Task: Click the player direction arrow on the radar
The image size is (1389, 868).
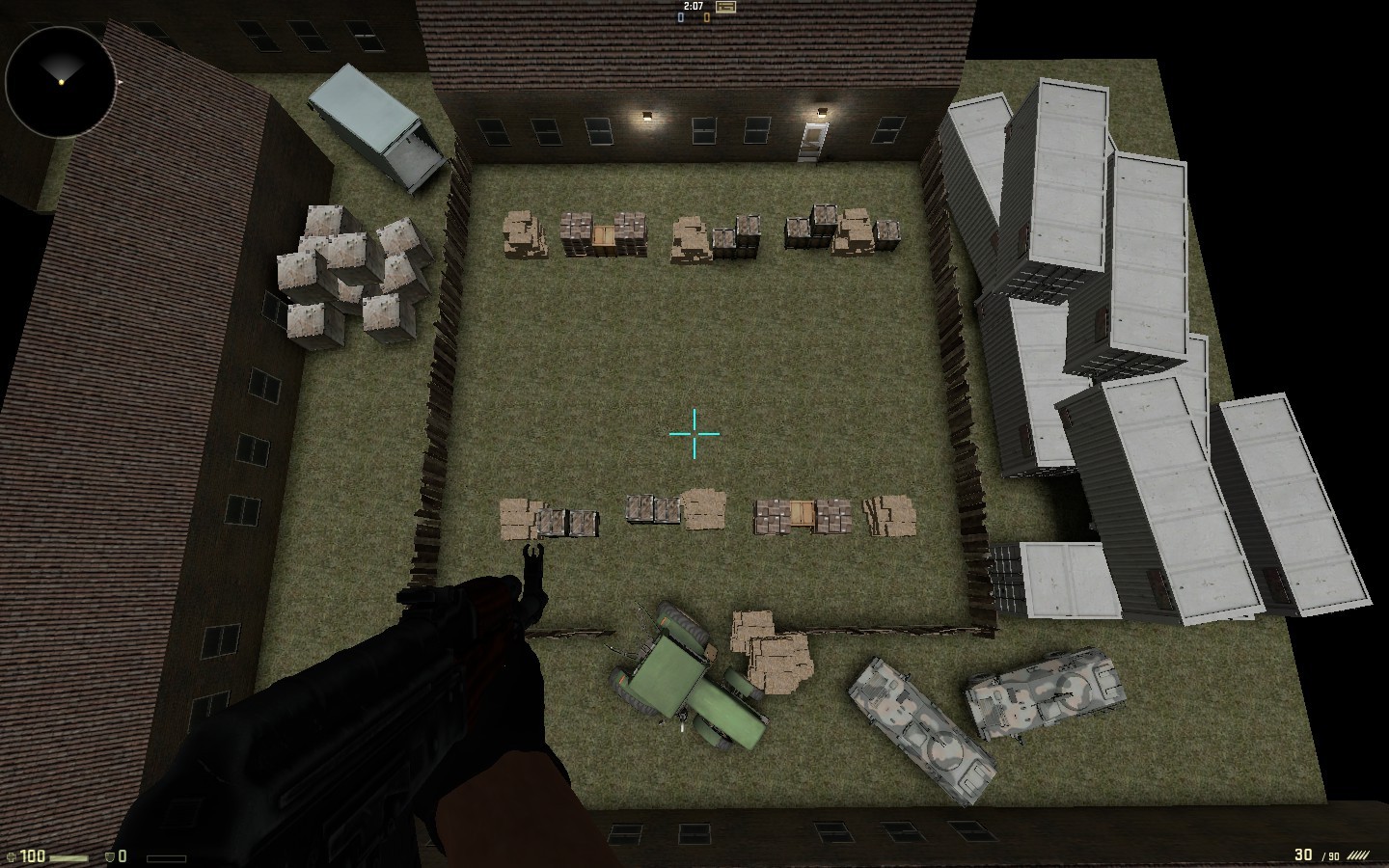Action: tap(61, 82)
